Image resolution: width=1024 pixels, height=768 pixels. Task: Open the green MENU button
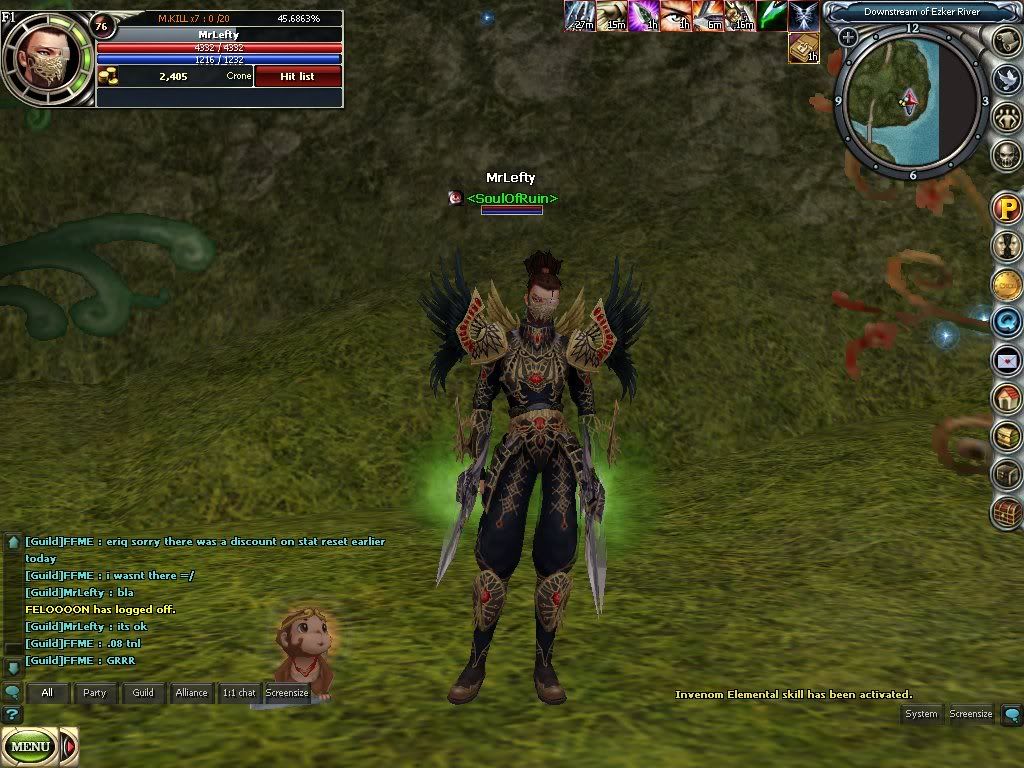pos(30,746)
